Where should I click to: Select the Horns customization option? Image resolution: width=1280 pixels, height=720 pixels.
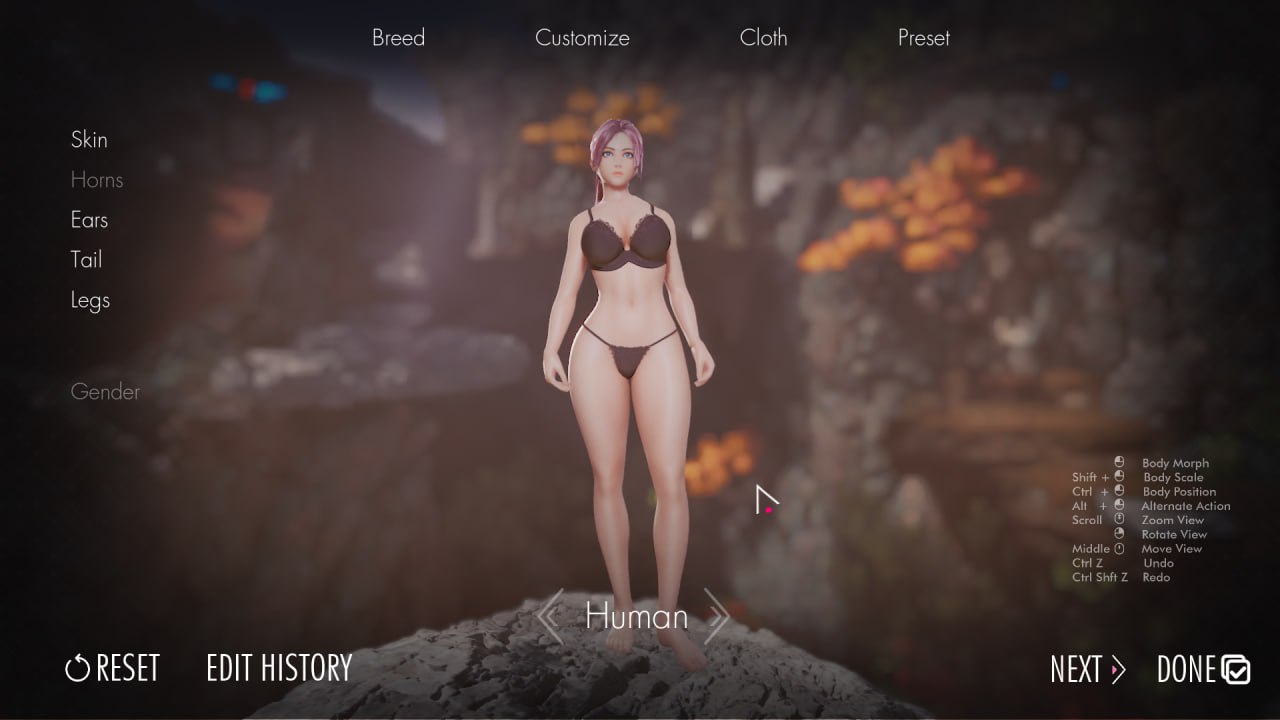(96, 180)
